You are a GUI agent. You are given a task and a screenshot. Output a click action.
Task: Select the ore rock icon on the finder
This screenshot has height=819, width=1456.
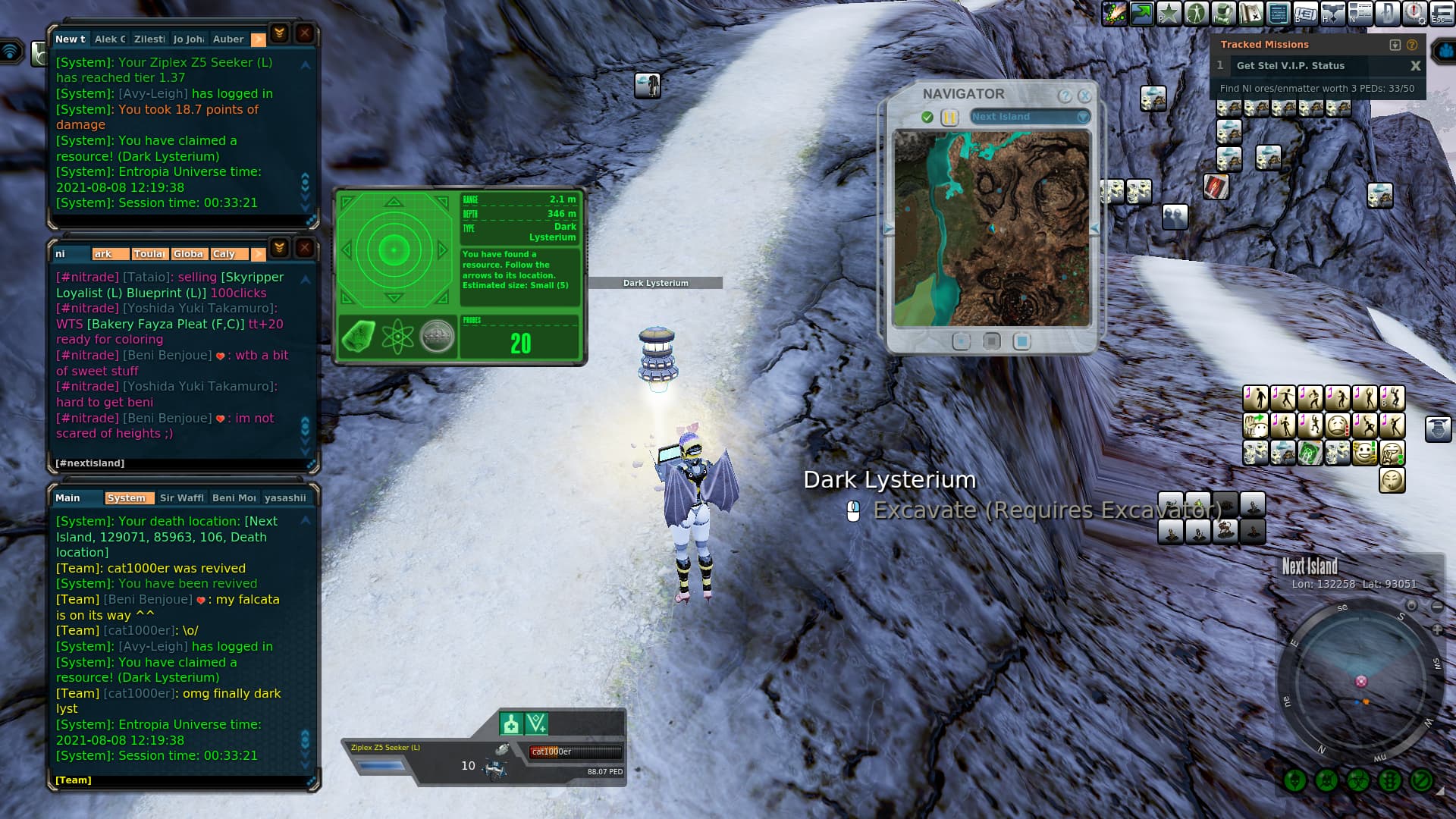click(359, 337)
